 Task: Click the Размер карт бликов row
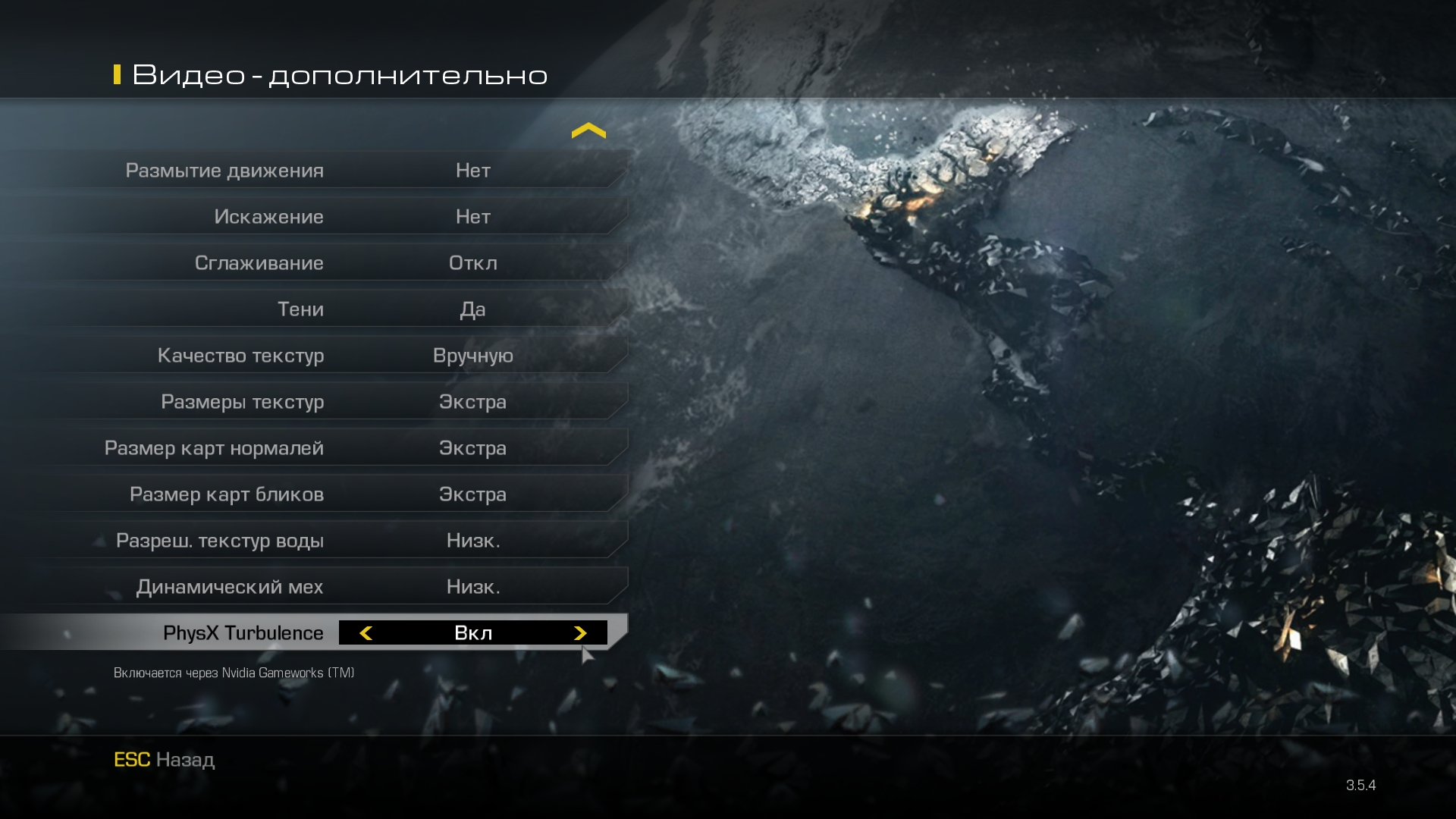point(315,494)
